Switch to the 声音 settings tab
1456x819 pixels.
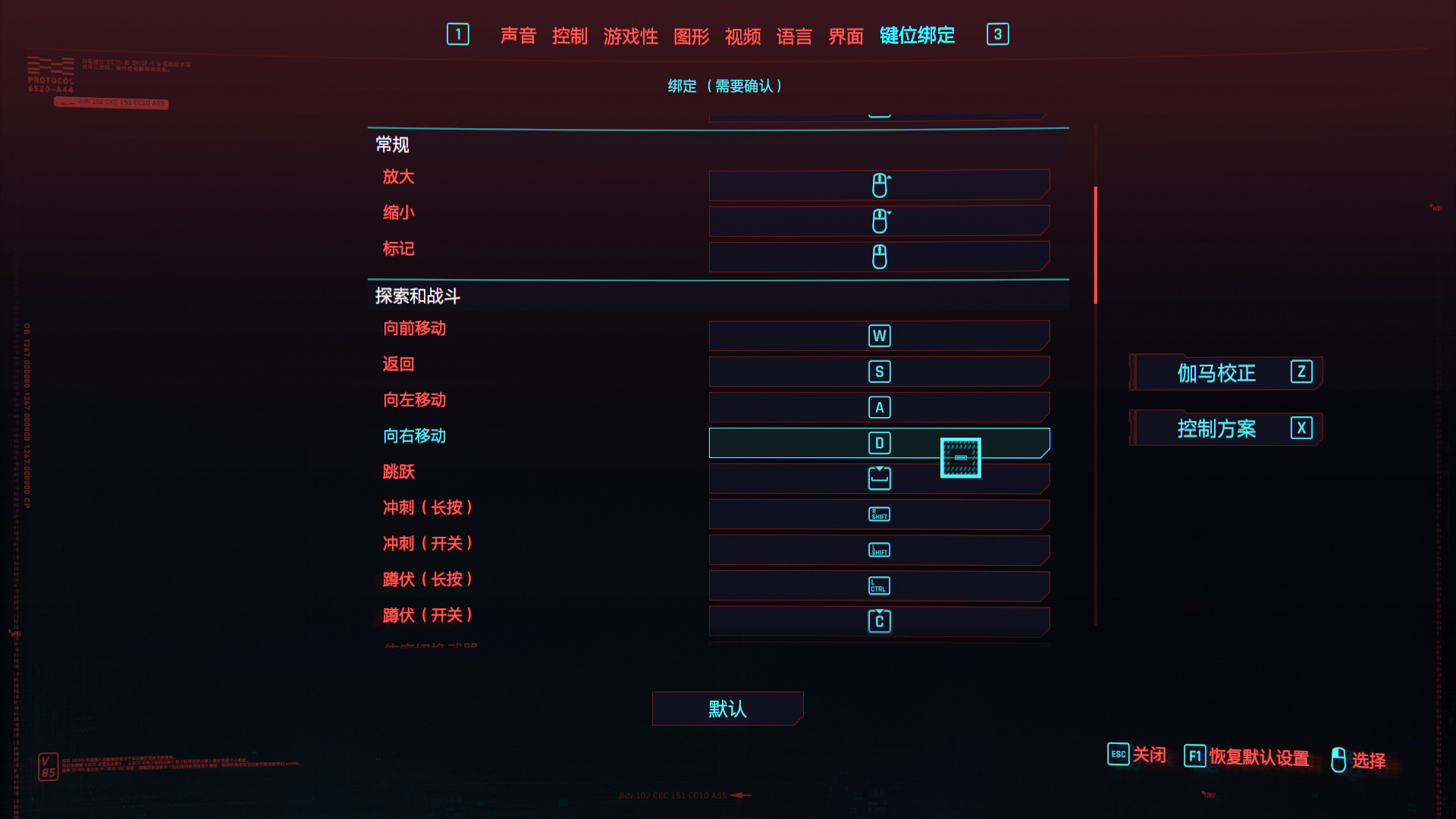[518, 35]
